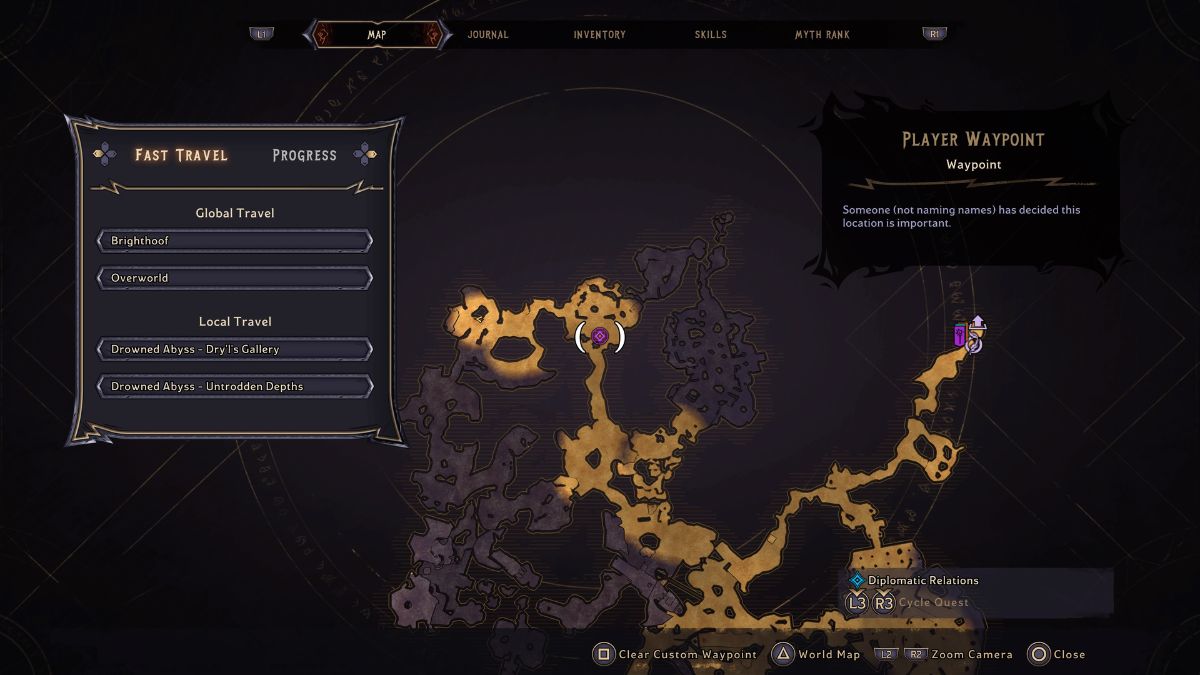Travel to Drowned Abyss - Untrodden Depths
This screenshot has height=675, width=1200.
235,386
